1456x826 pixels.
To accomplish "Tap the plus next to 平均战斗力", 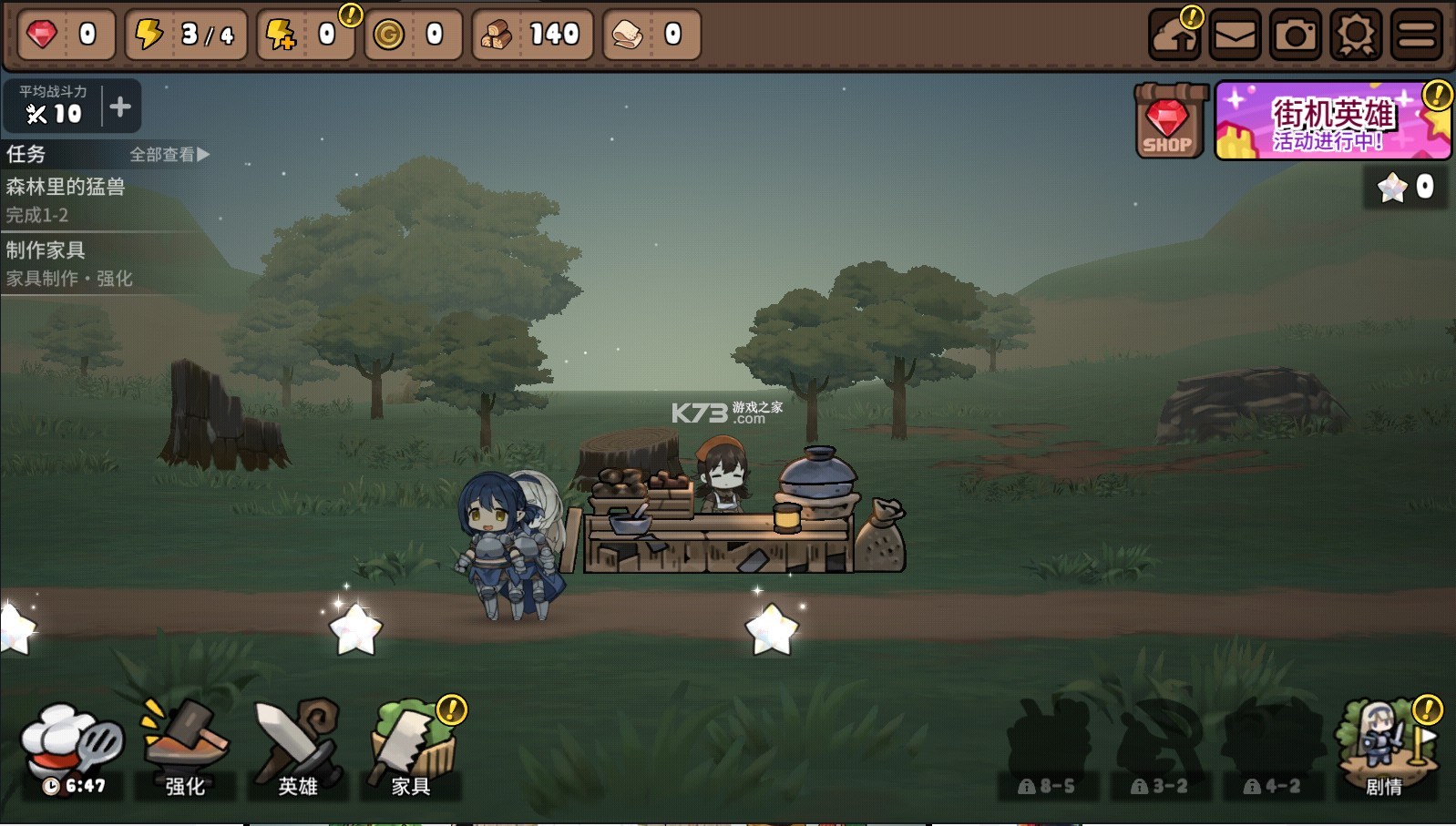I will click(x=120, y=107).
